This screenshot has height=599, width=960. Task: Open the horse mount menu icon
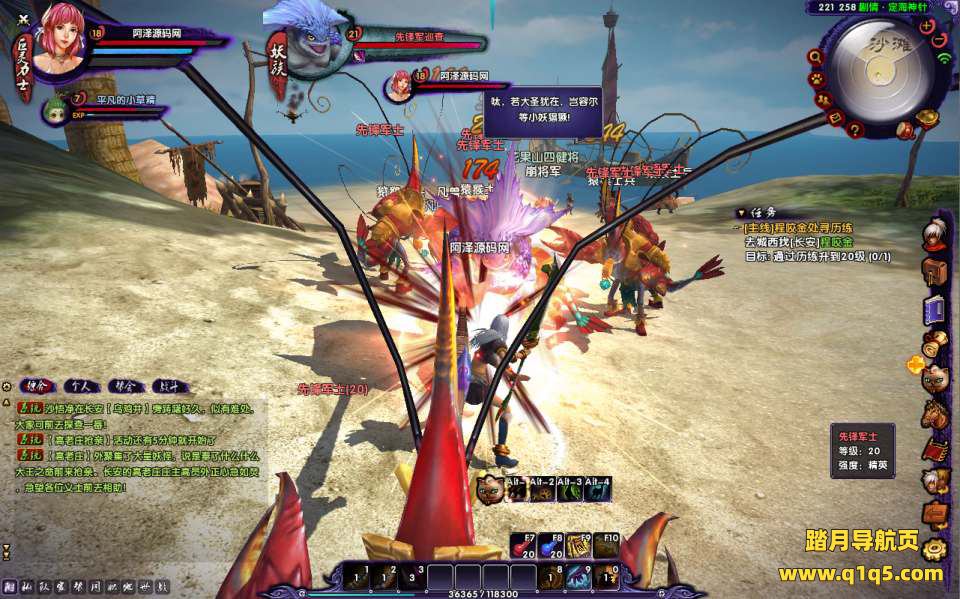pos(935,412)
